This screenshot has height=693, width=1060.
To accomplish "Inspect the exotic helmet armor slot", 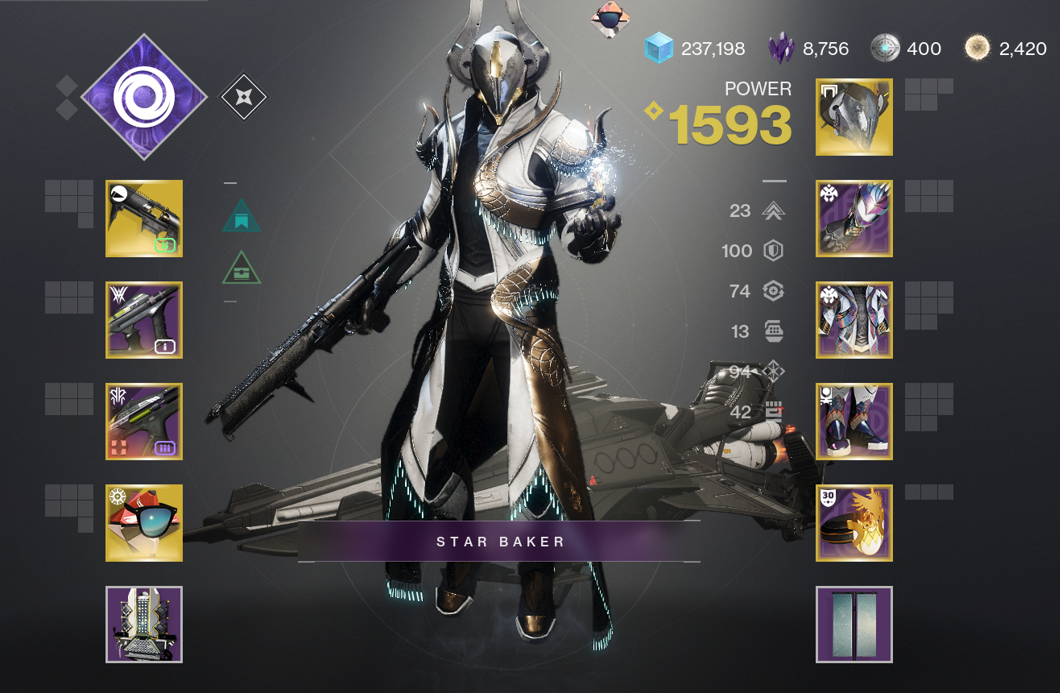I will coord(854,117).
